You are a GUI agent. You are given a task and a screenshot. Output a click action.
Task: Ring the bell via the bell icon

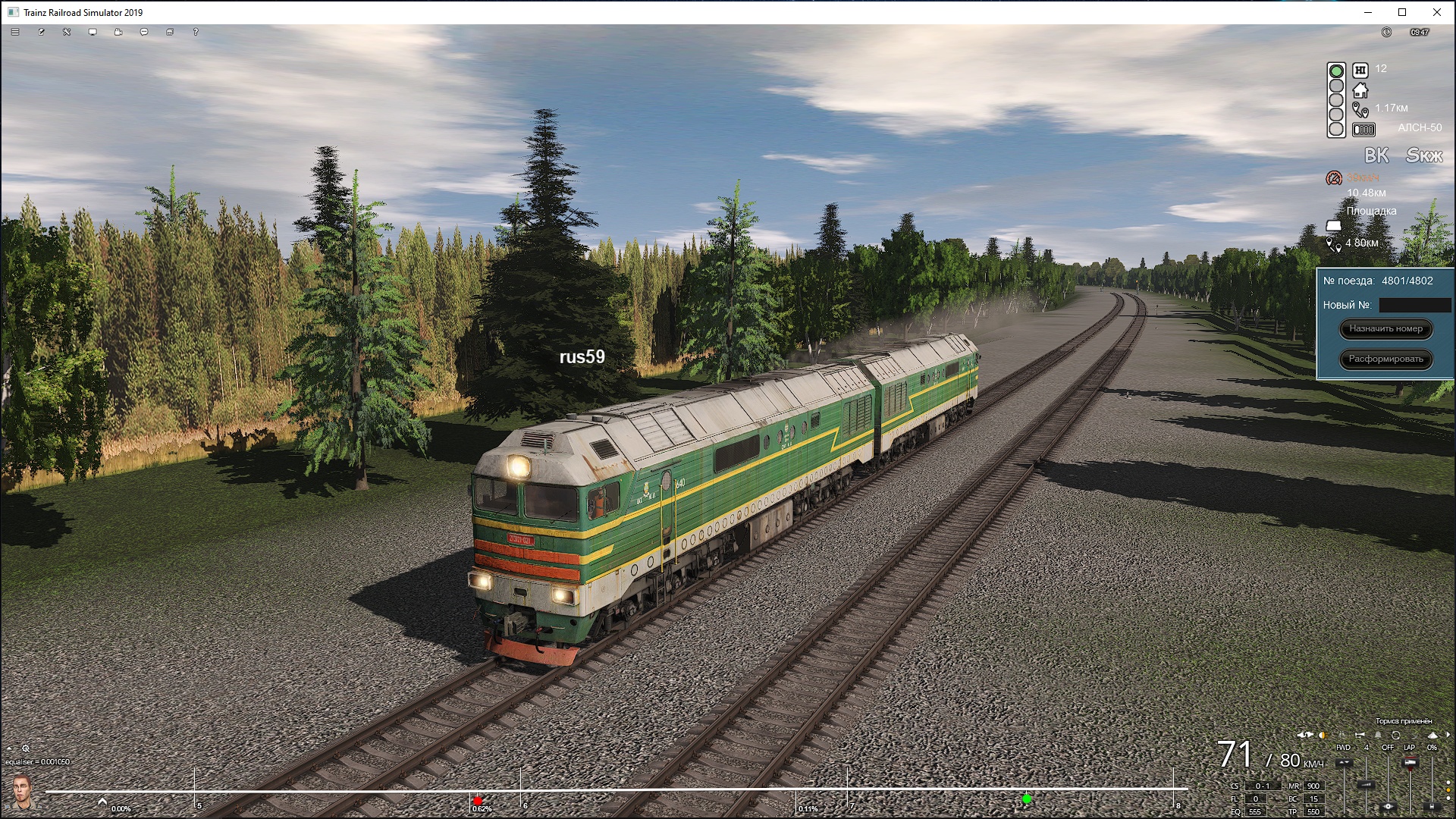coord(1378,735)
